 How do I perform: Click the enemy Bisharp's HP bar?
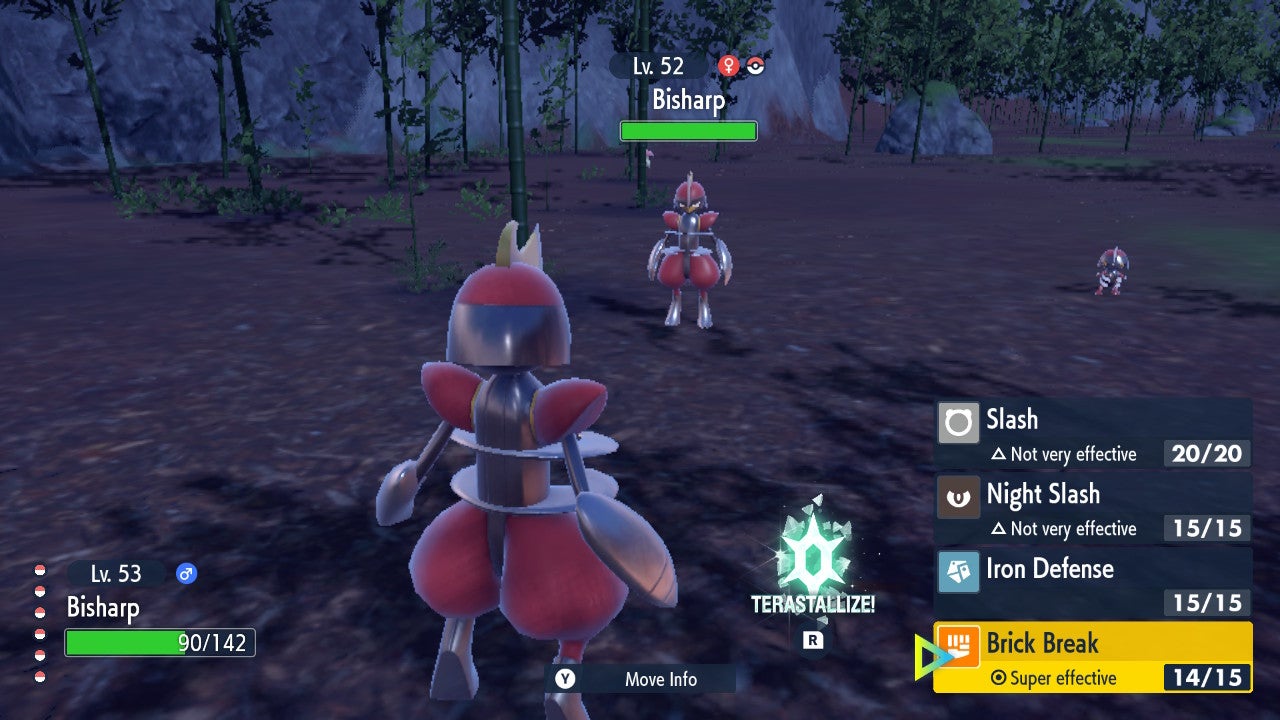[688, 130]
